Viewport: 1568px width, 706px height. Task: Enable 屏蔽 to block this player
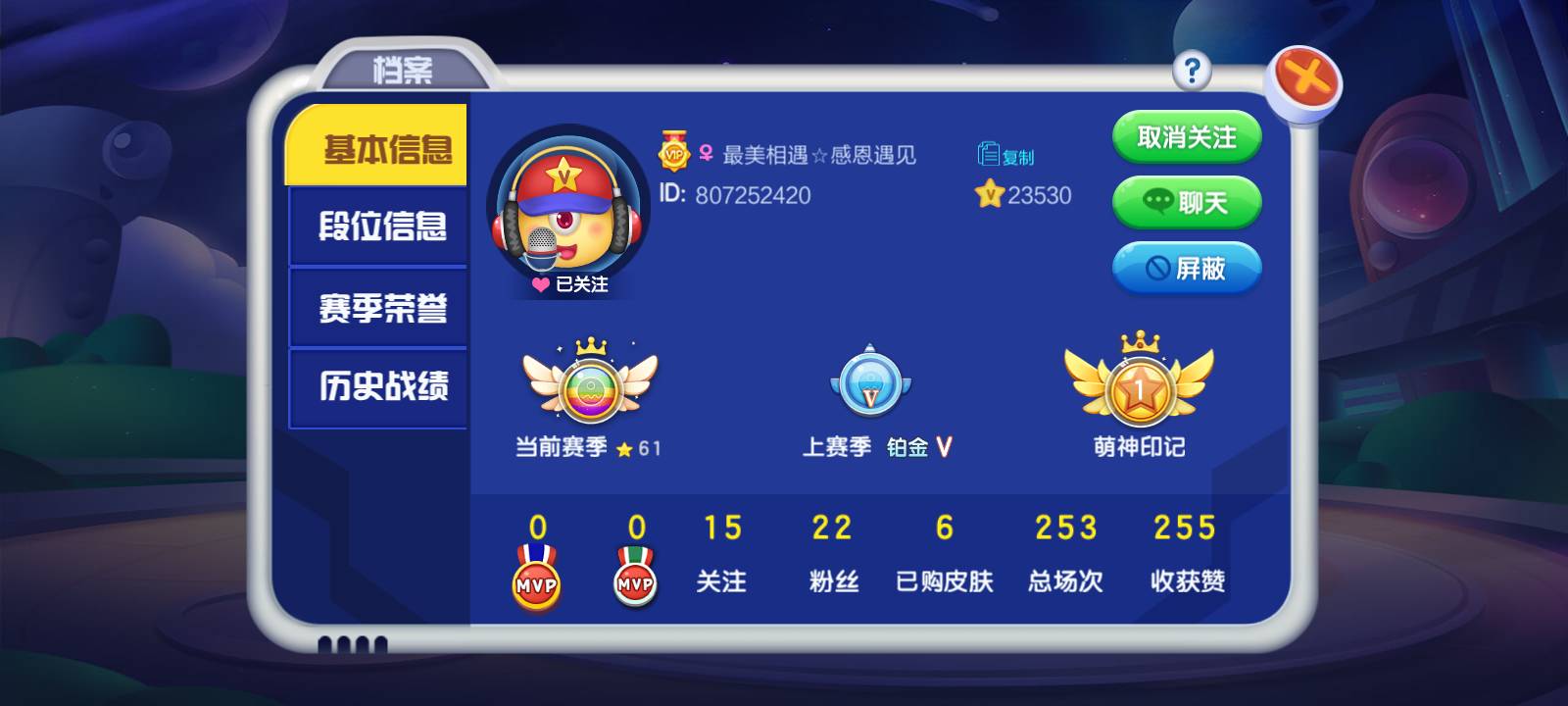pos(1187,268)
